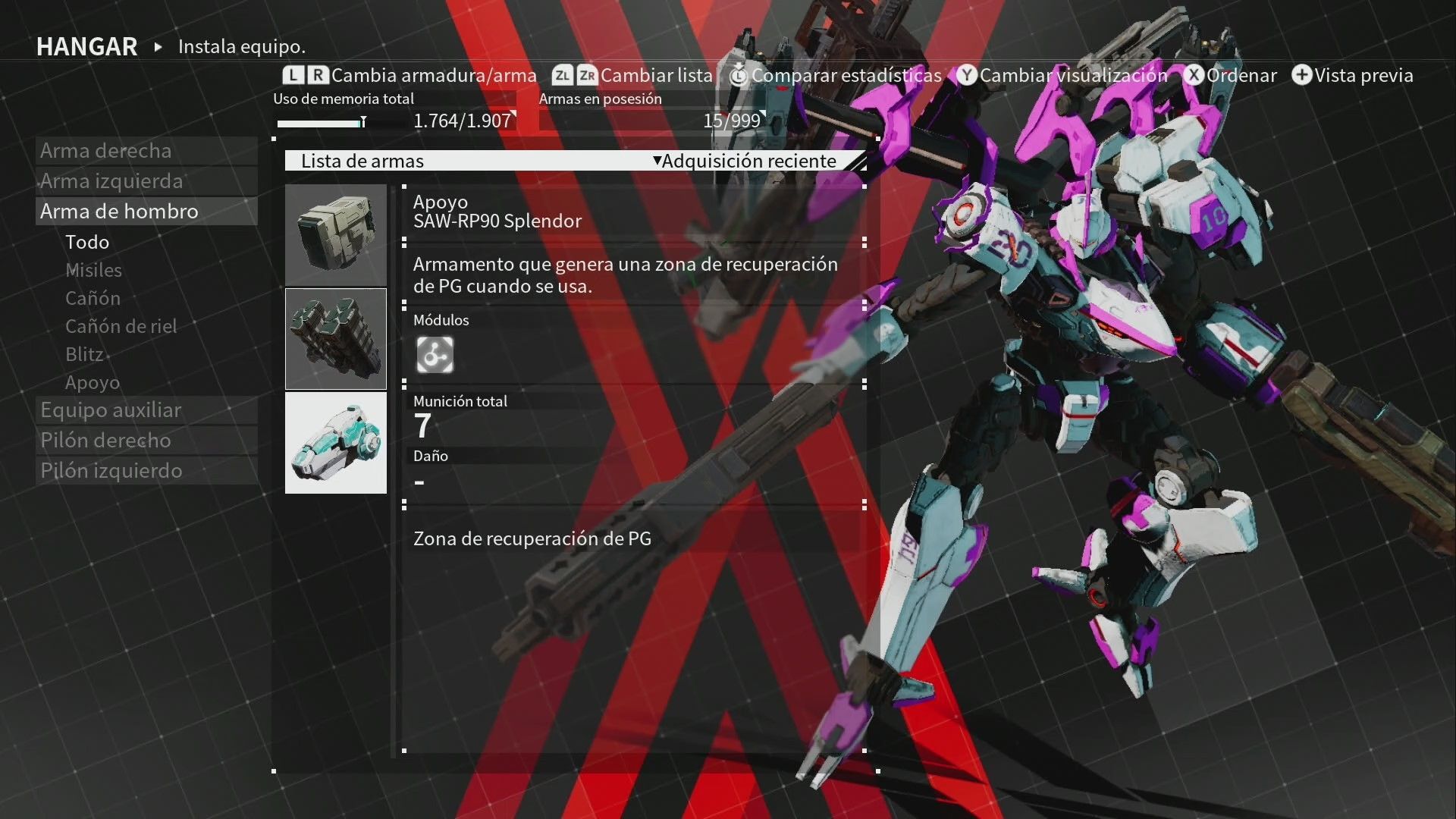1456x819 pixels.
Task: Select the dark missile pod weapon thumbnail
Action: click(336, 339)
